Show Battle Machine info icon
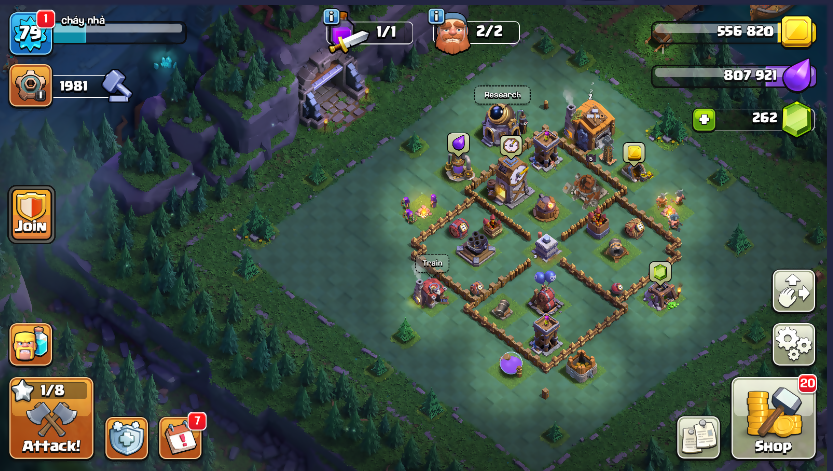Image resolution: width=833 pixels, height=471 pixels. (333, 16)
